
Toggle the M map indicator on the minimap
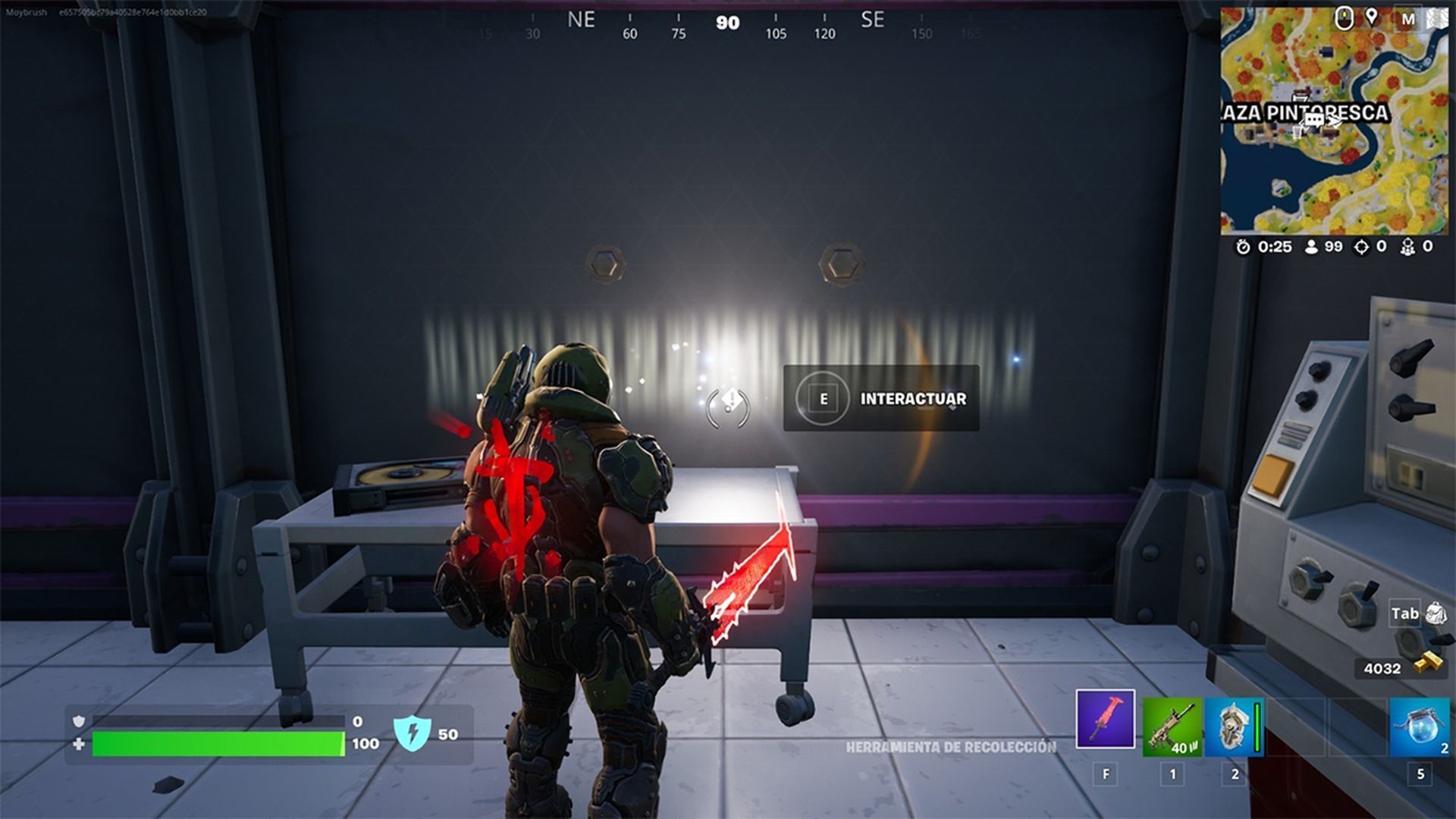tap(1408, 17)
